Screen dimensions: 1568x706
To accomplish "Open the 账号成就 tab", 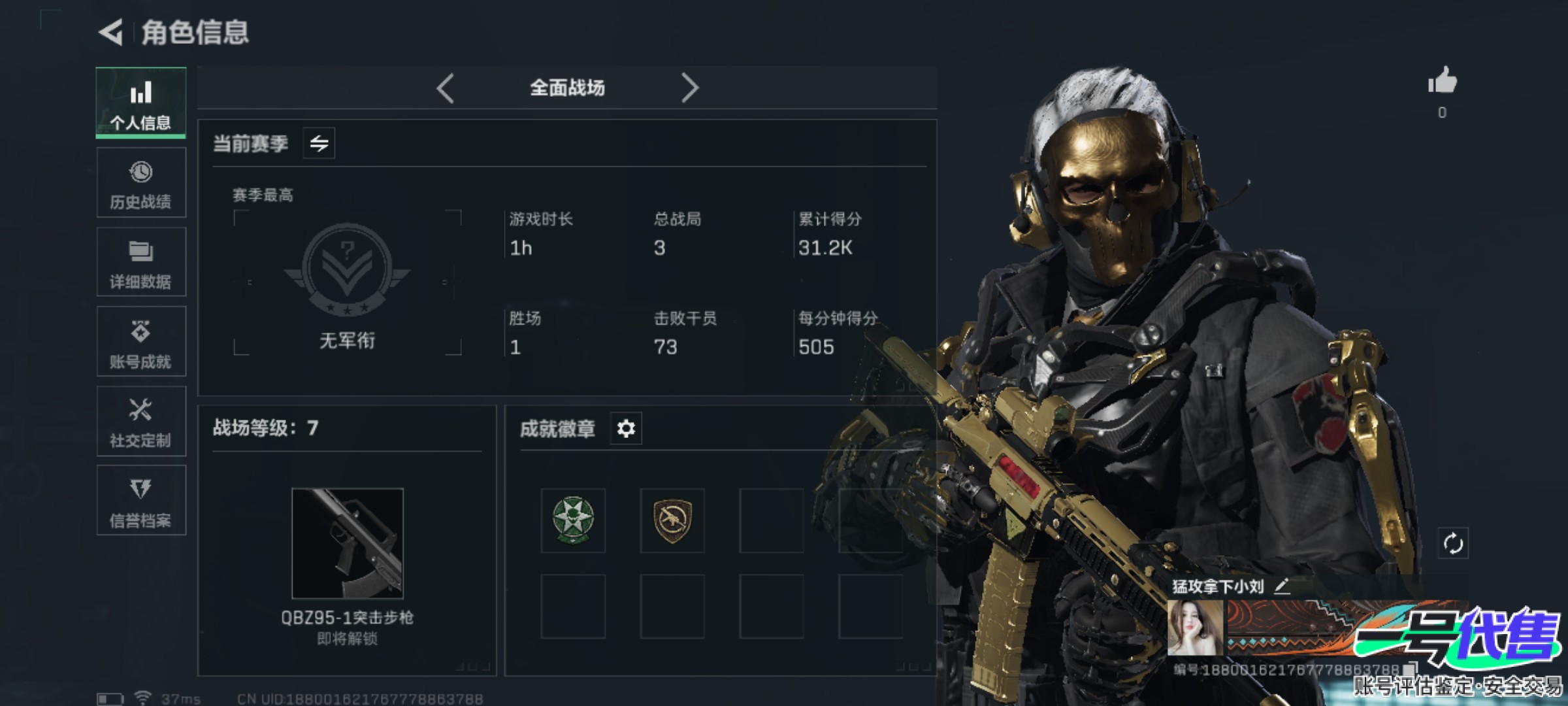I will click(140, 343).
